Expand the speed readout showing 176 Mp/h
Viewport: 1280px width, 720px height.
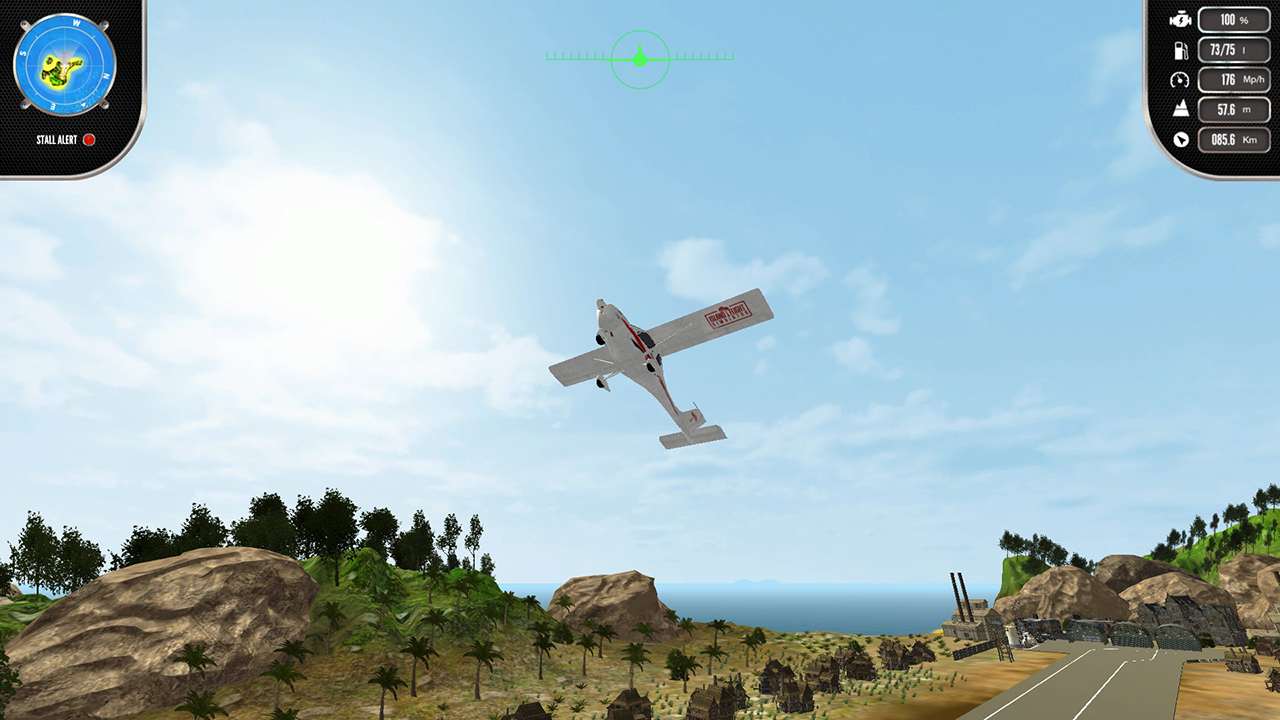(x=1234, y=79)
